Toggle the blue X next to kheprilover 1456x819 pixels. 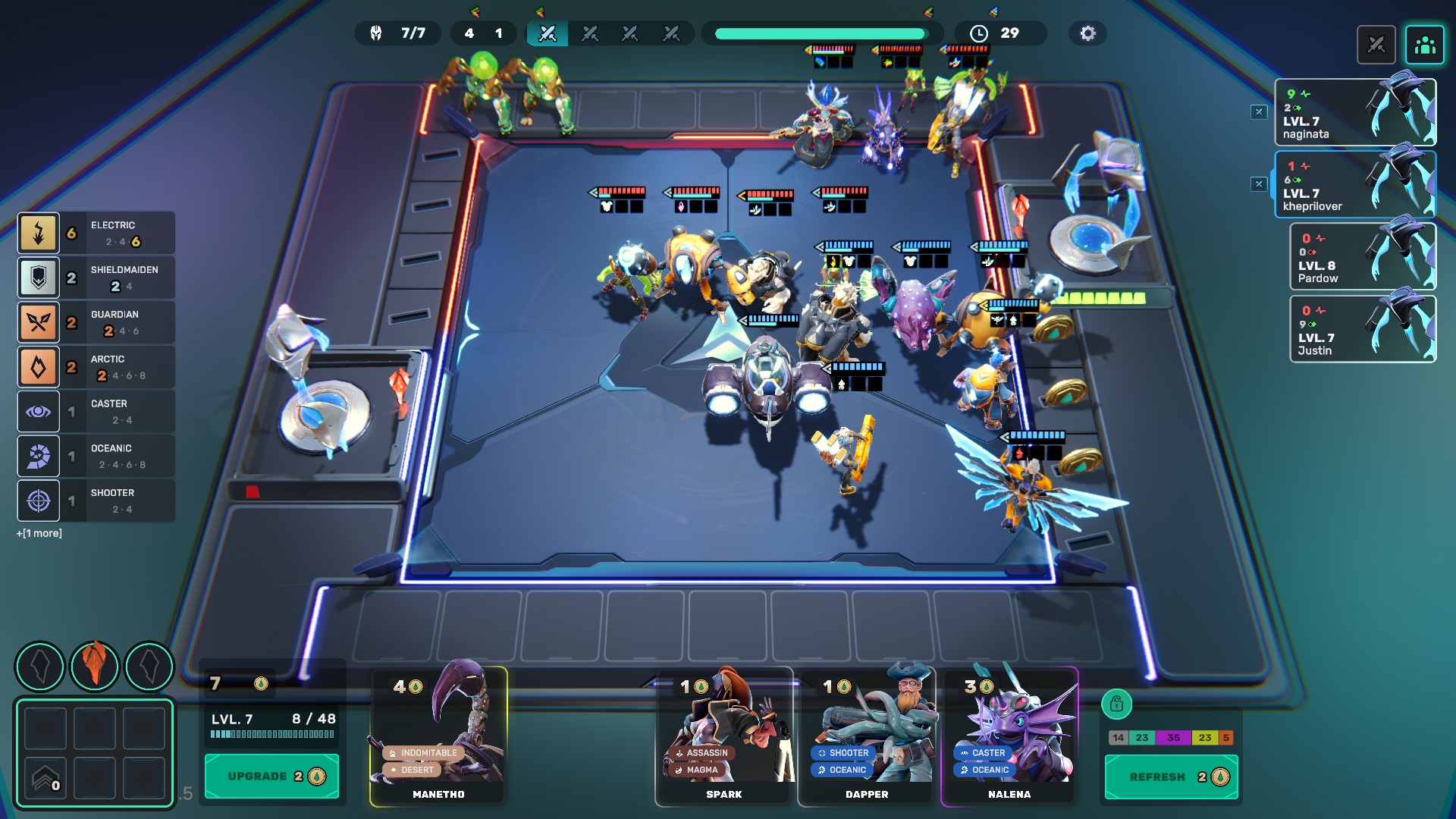click(1259, 183)
